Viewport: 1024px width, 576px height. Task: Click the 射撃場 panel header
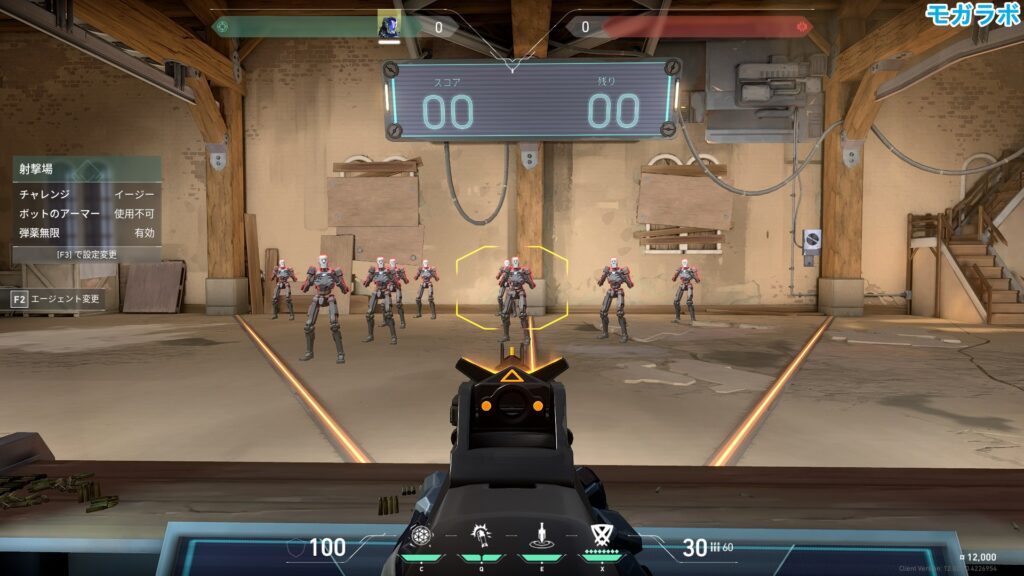[x=87, y=168]
